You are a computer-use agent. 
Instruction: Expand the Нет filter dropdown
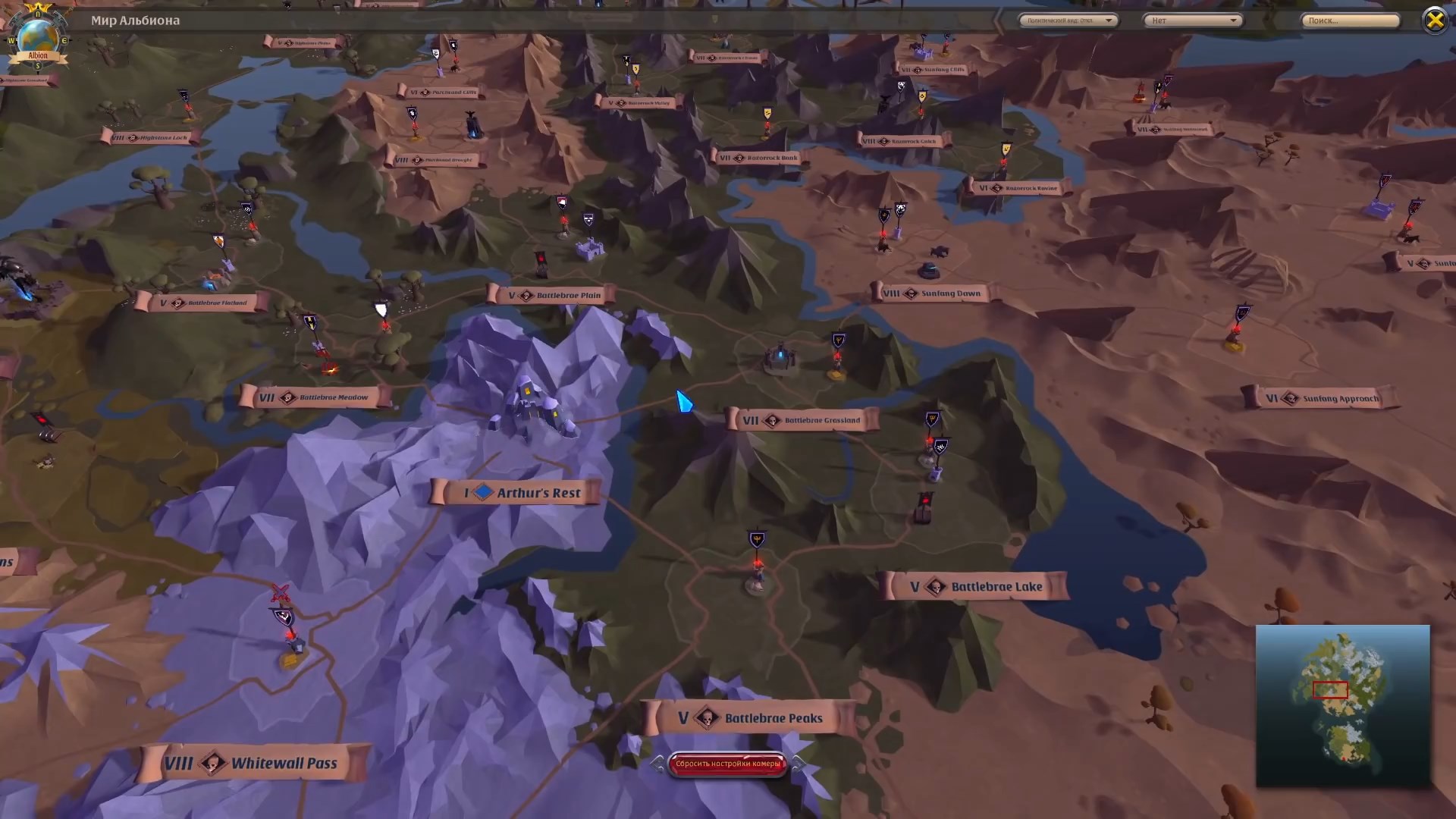(1192, 20)
